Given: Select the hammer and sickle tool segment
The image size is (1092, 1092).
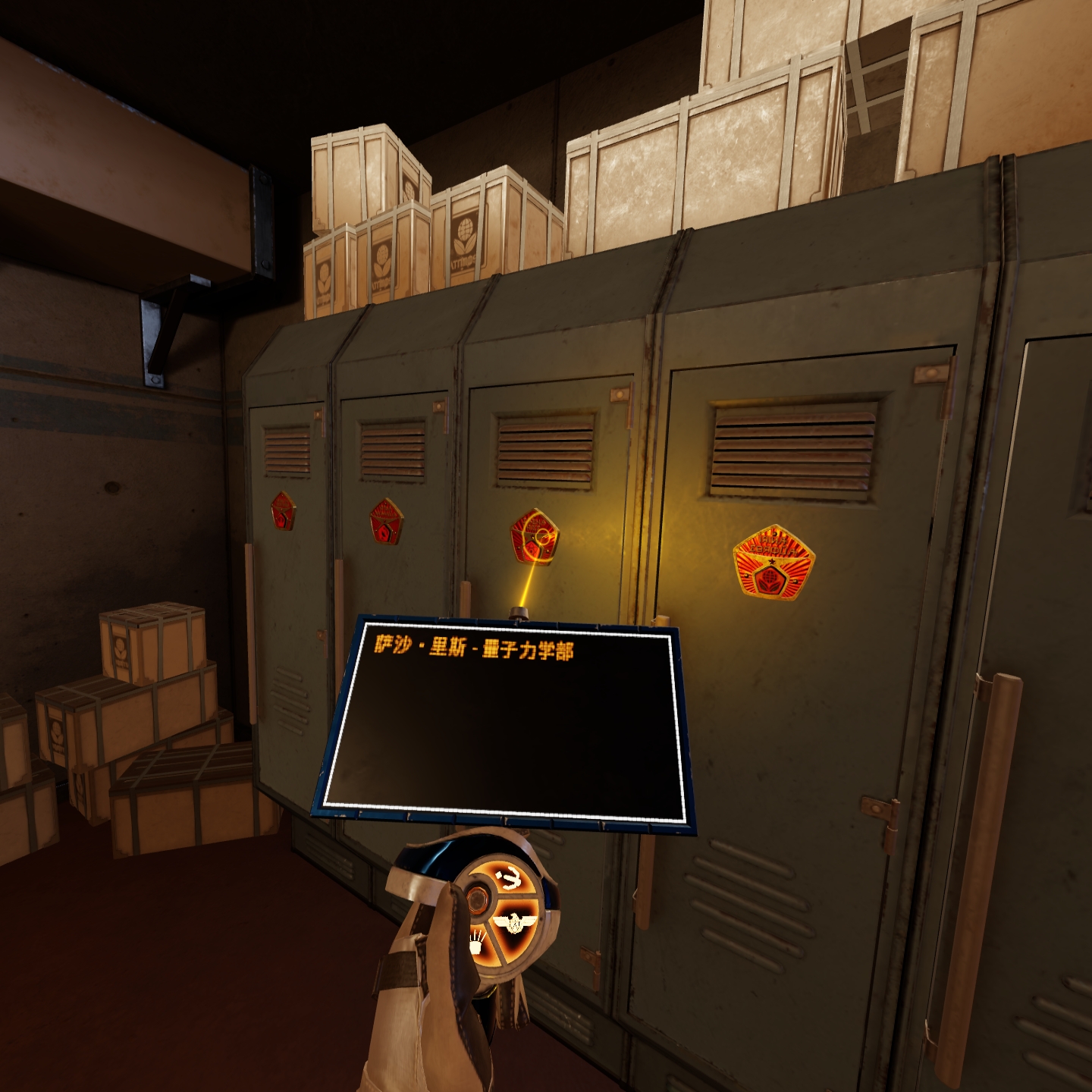Looking at the screenshot, I should click(x=510, y=880).
